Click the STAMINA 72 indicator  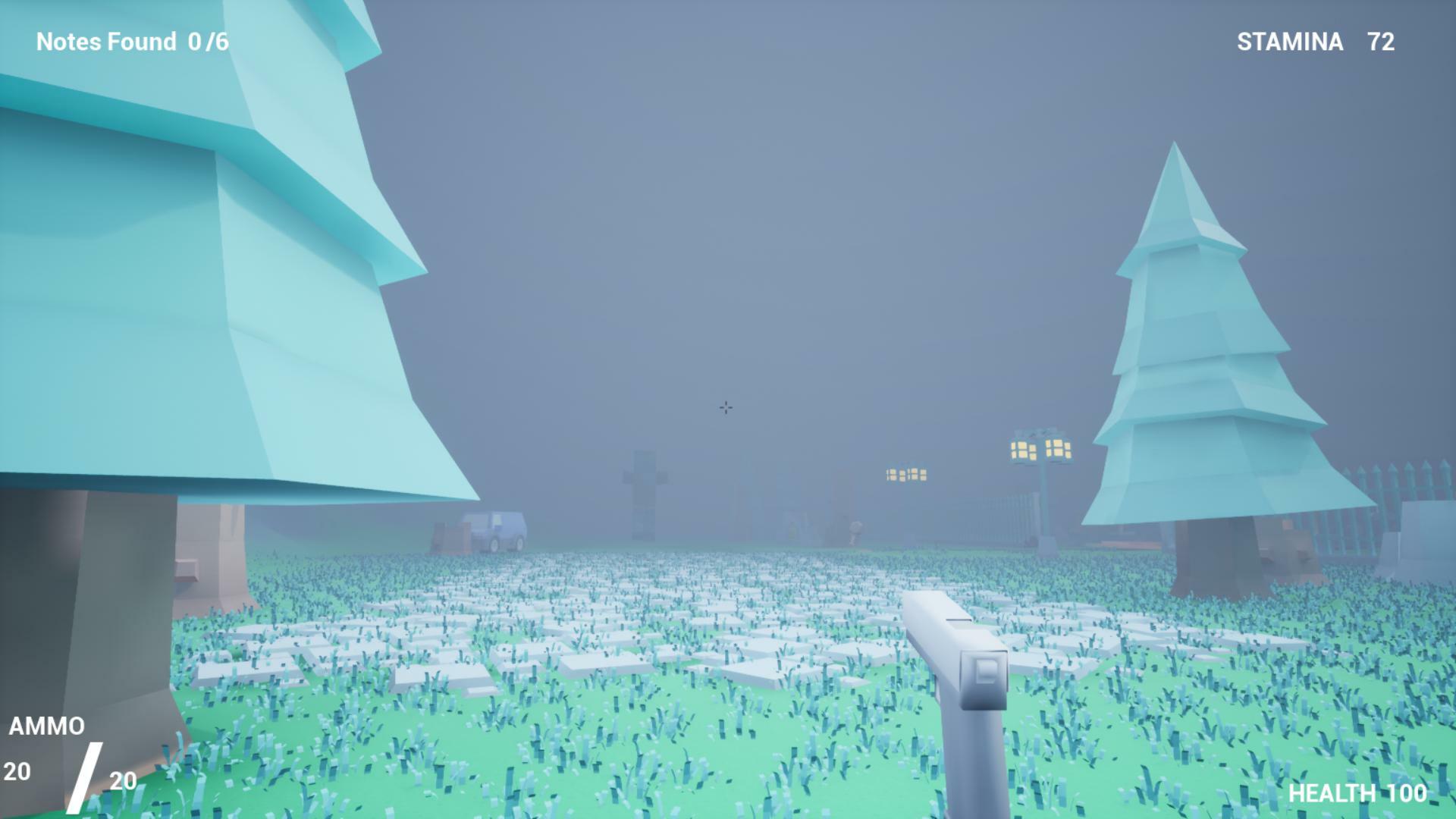(1314, 43)
